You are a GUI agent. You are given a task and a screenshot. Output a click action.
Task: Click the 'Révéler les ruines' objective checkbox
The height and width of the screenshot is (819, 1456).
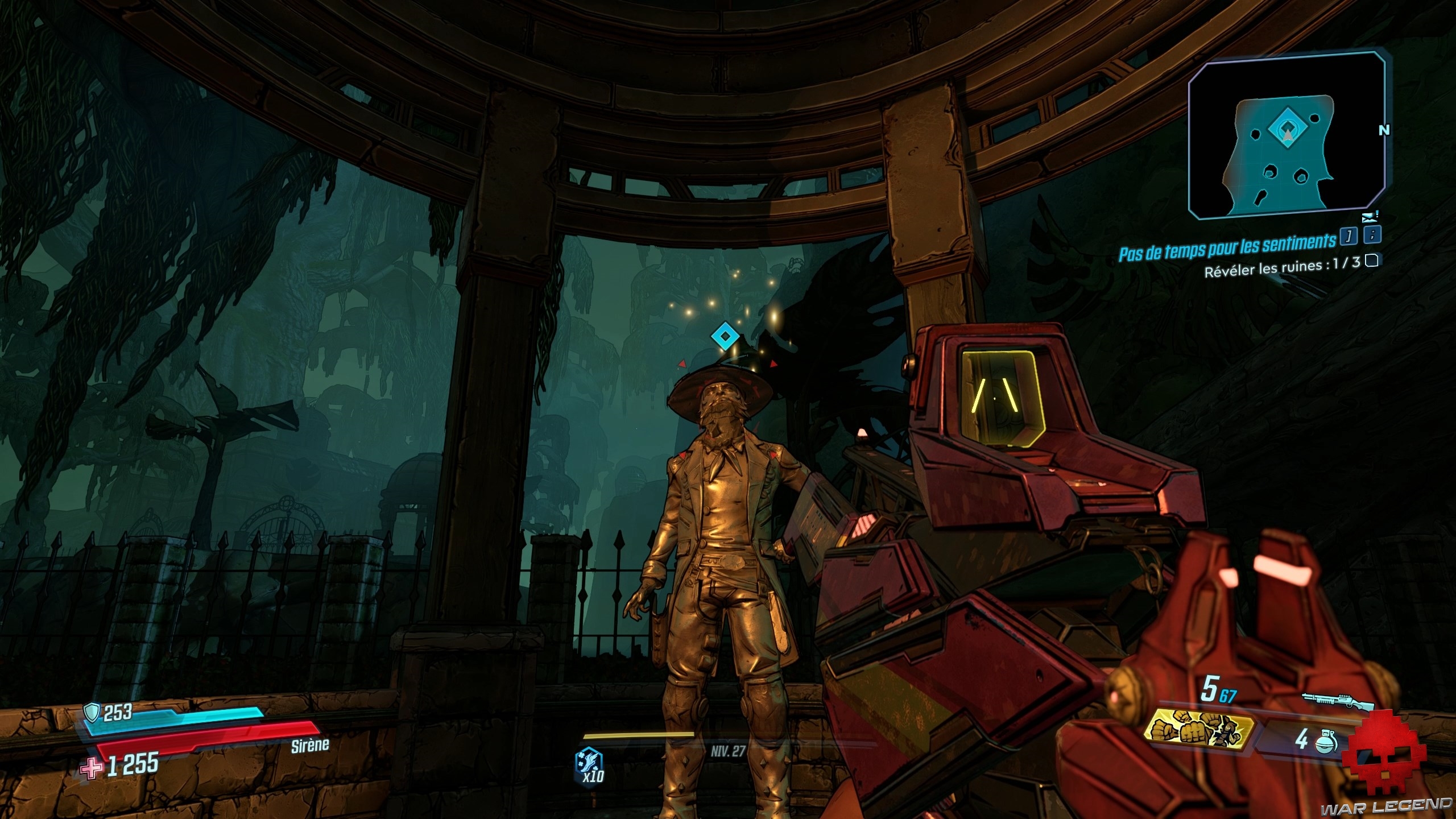pyautogui.click(x=1372, y=261)
